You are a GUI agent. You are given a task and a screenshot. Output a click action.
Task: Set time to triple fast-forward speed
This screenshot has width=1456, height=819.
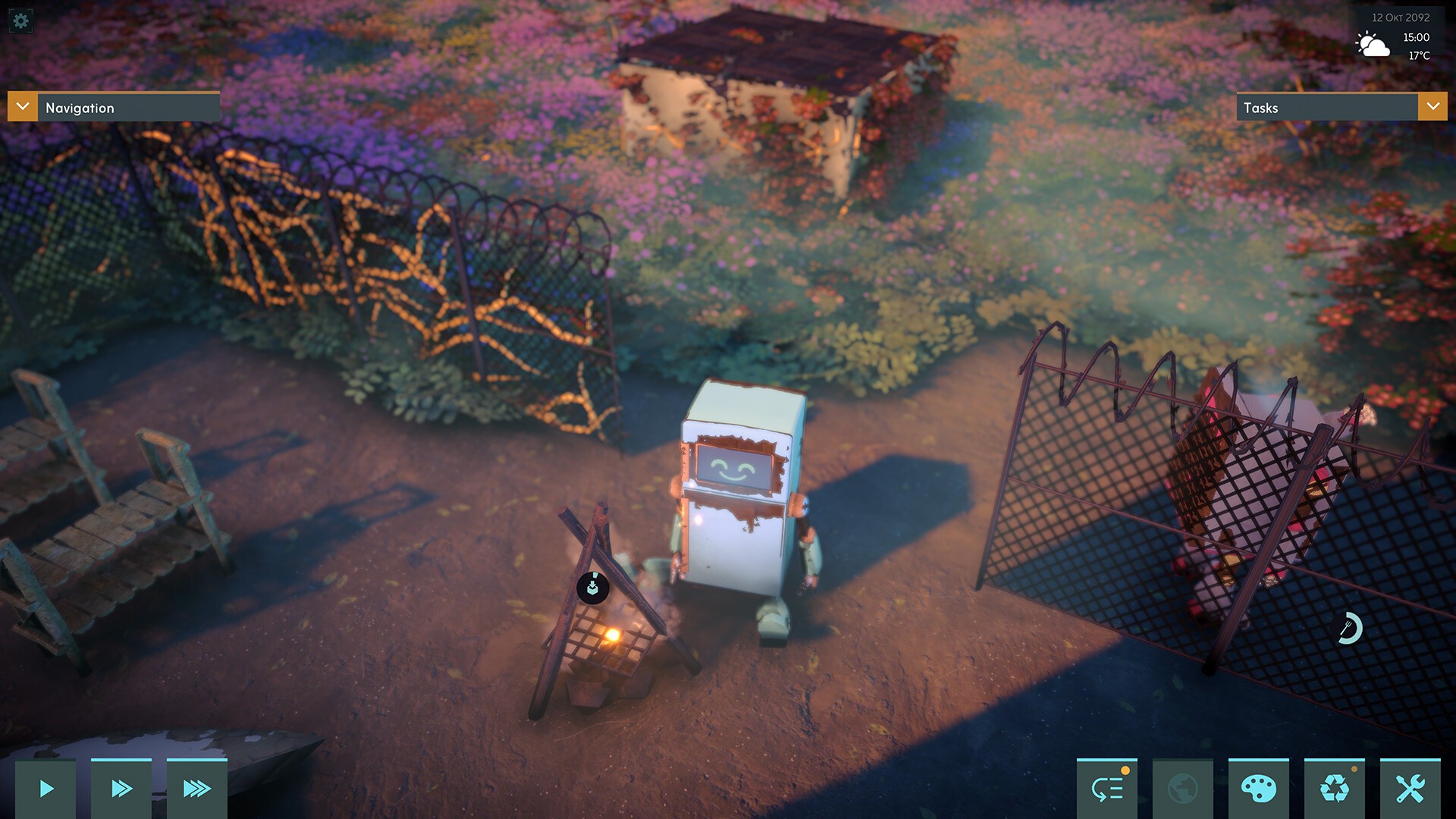coord(197,789)
